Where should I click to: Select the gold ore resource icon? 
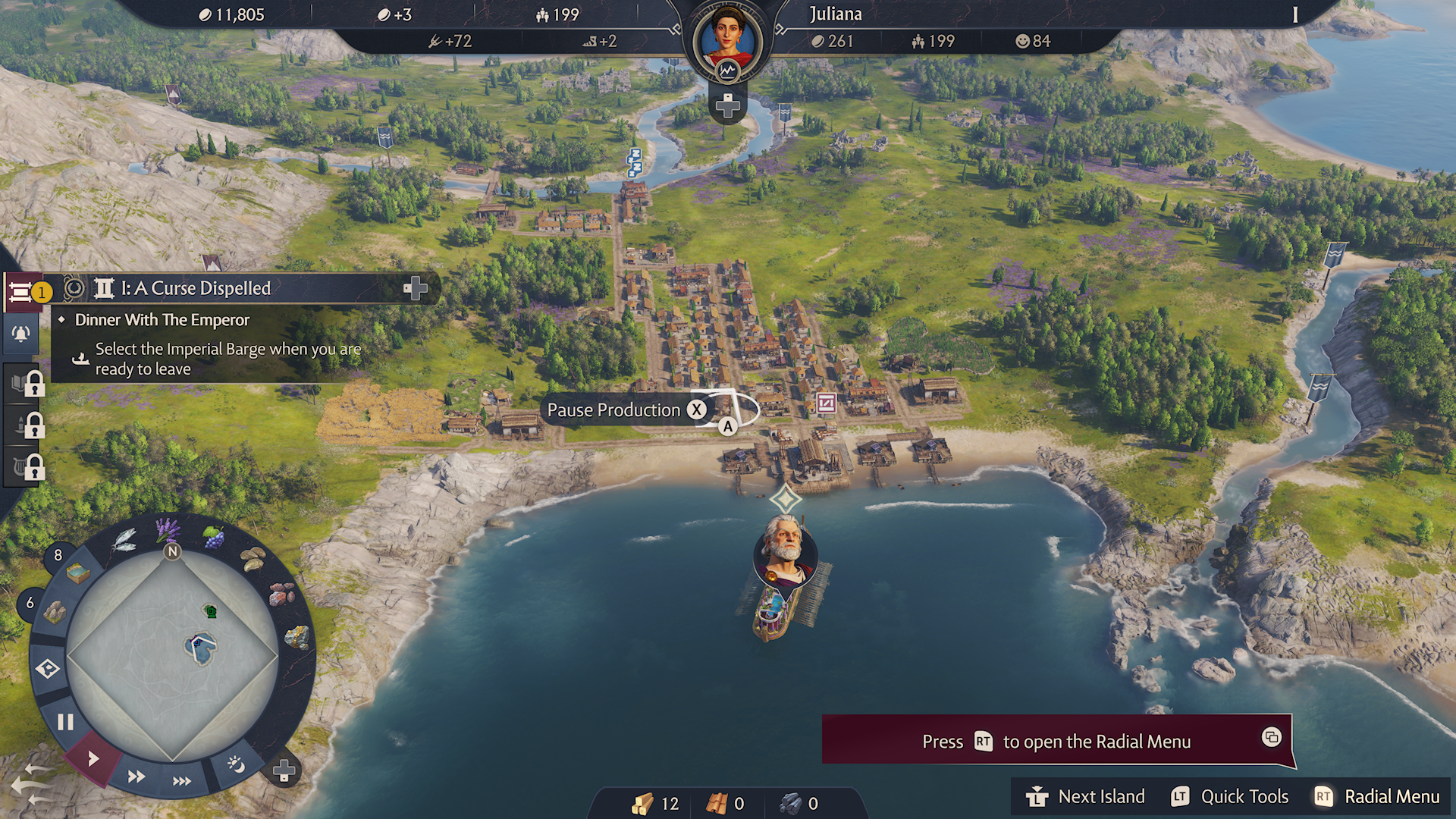point(297,637)
